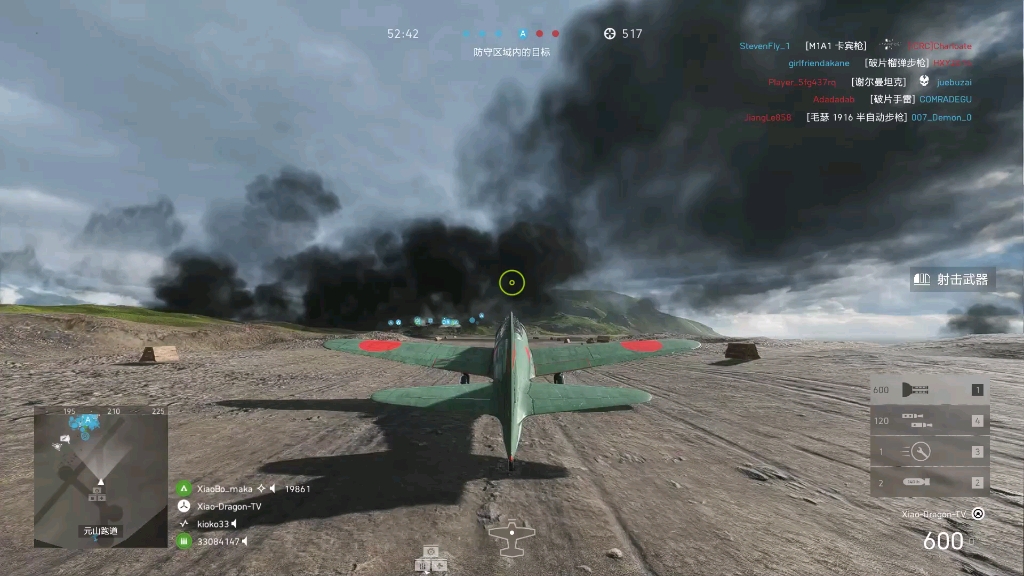Select squad member XiaoBo_maka
This screenshot has width=1024, height=576.
(x=224, y=489)
